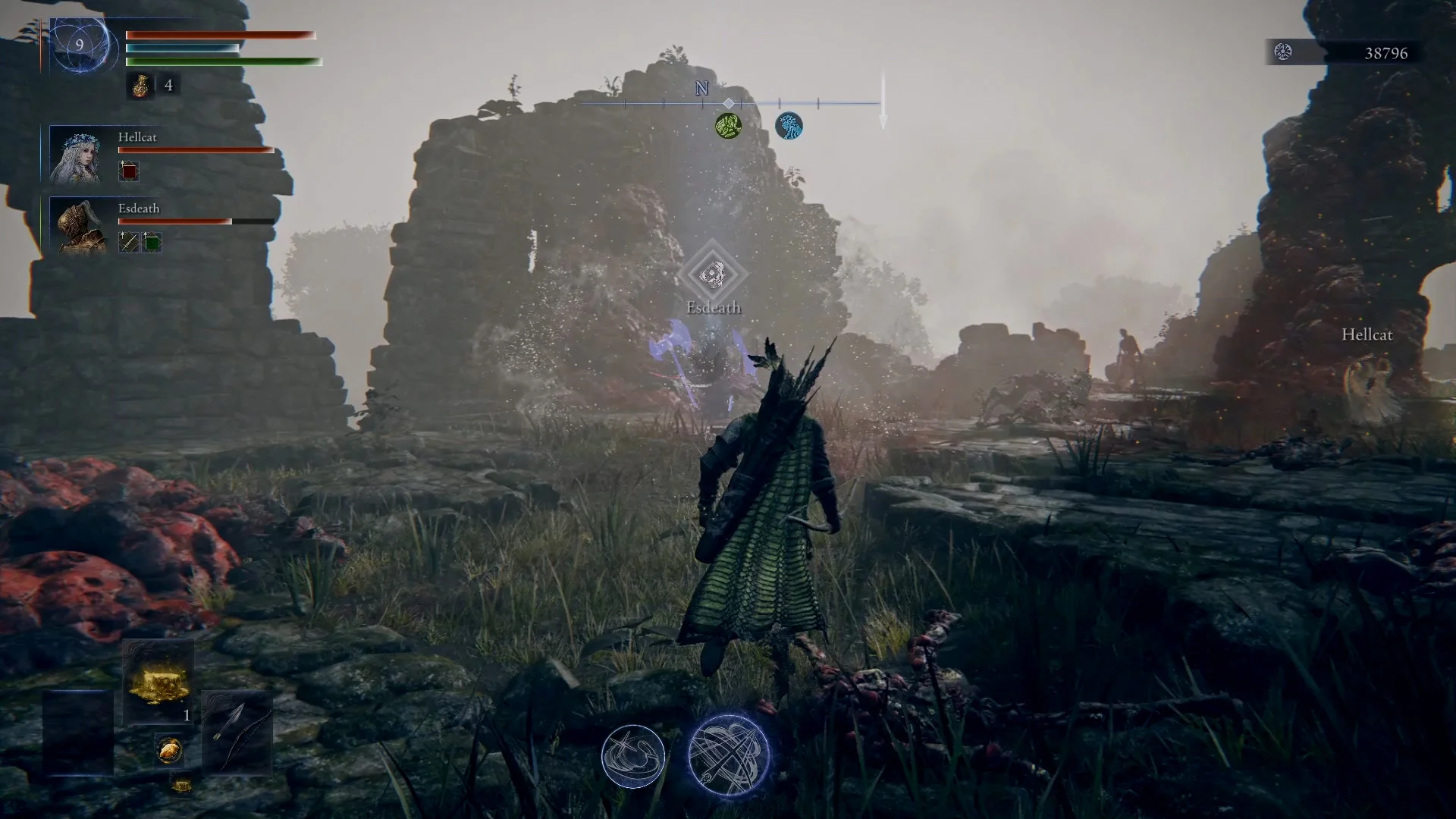
Task: Activate the smaller character skill icon
Action: click(633, 756)
